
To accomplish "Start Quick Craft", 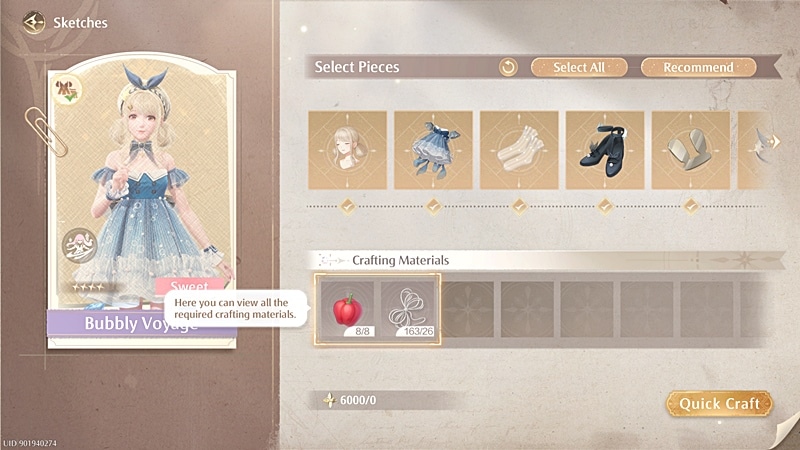I will pos(719,403).
